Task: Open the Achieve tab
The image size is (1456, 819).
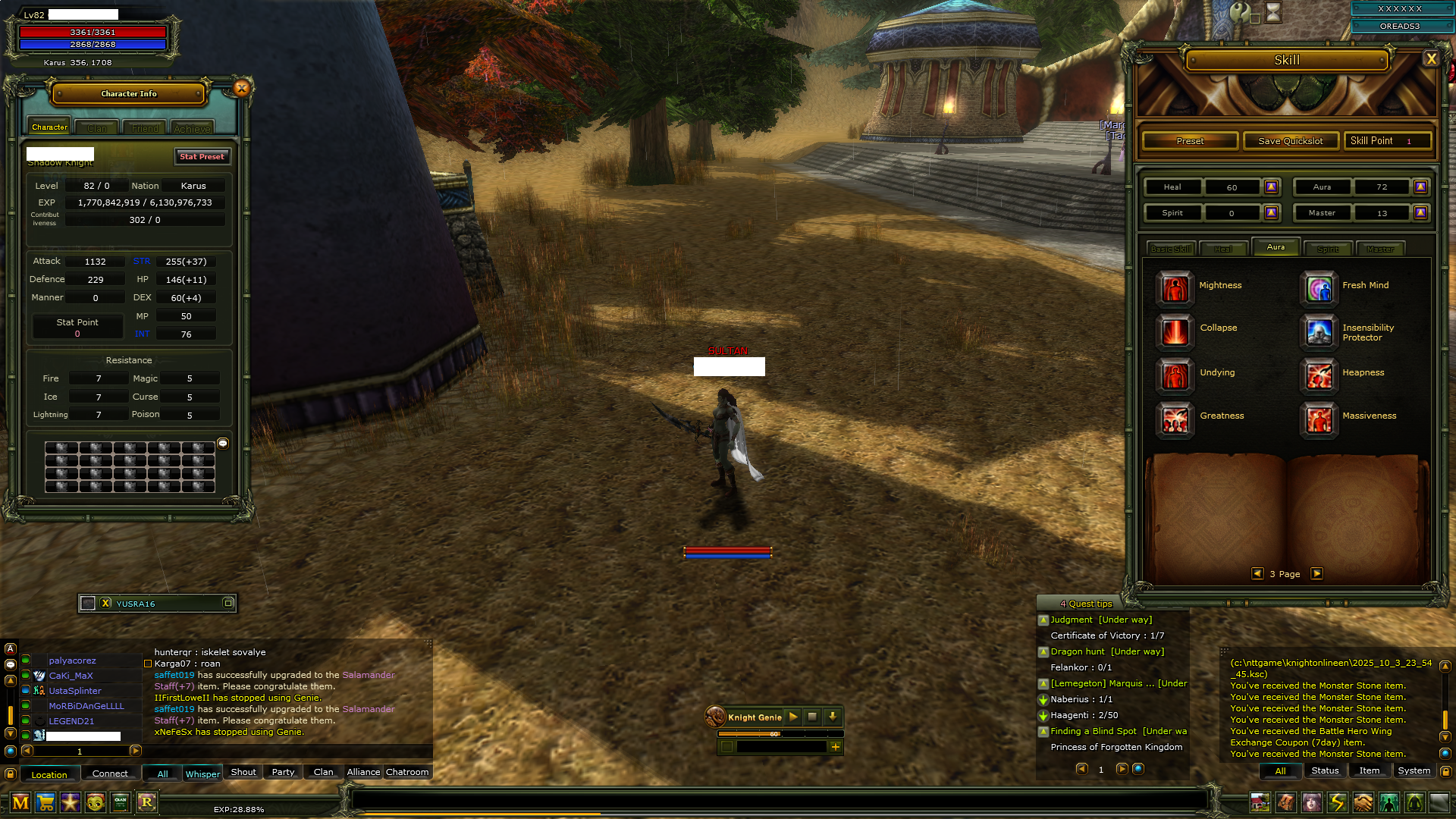Action: (x=192, y=128)
